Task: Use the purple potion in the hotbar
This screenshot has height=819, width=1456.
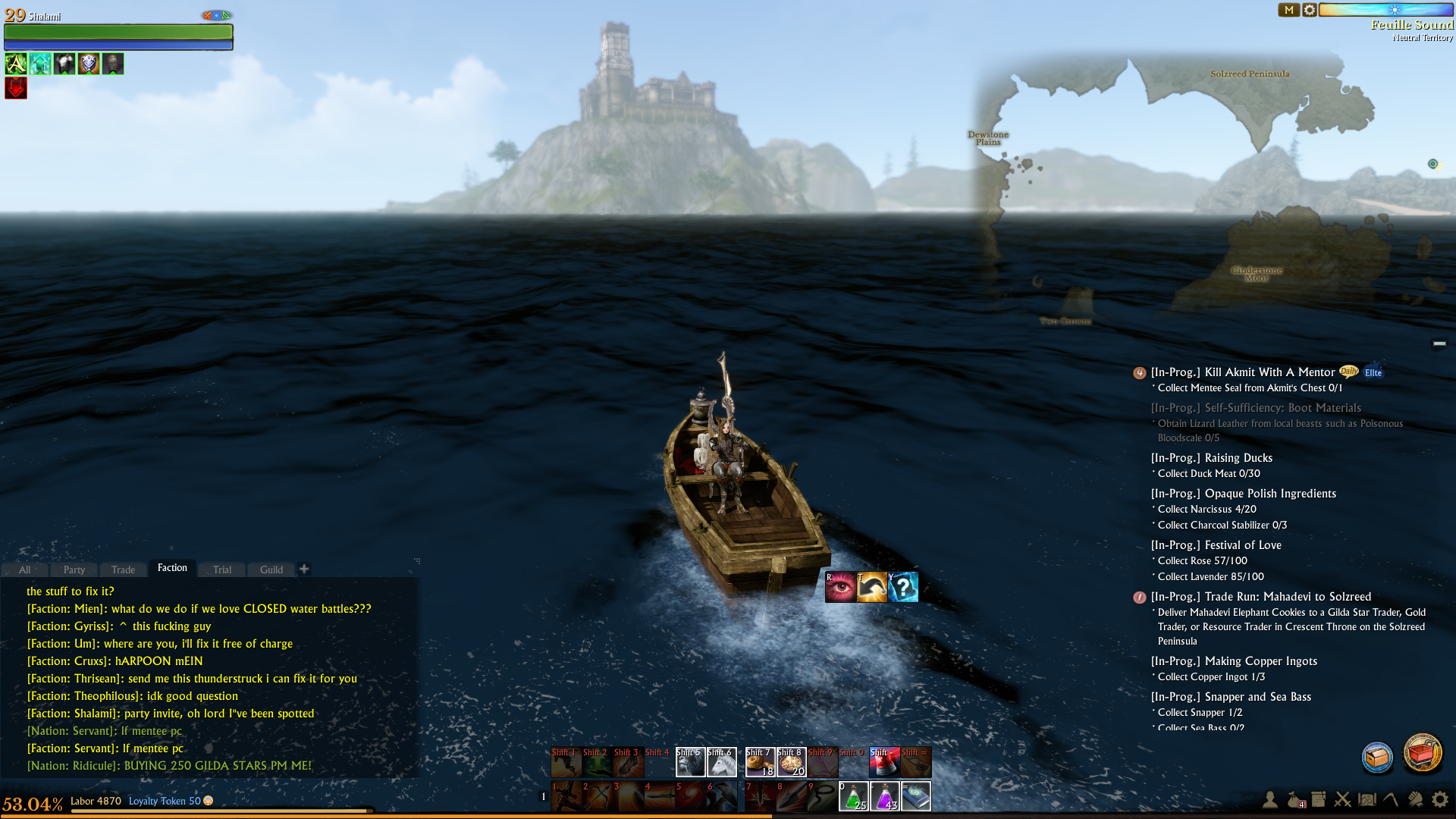Action: pos(885,796)
